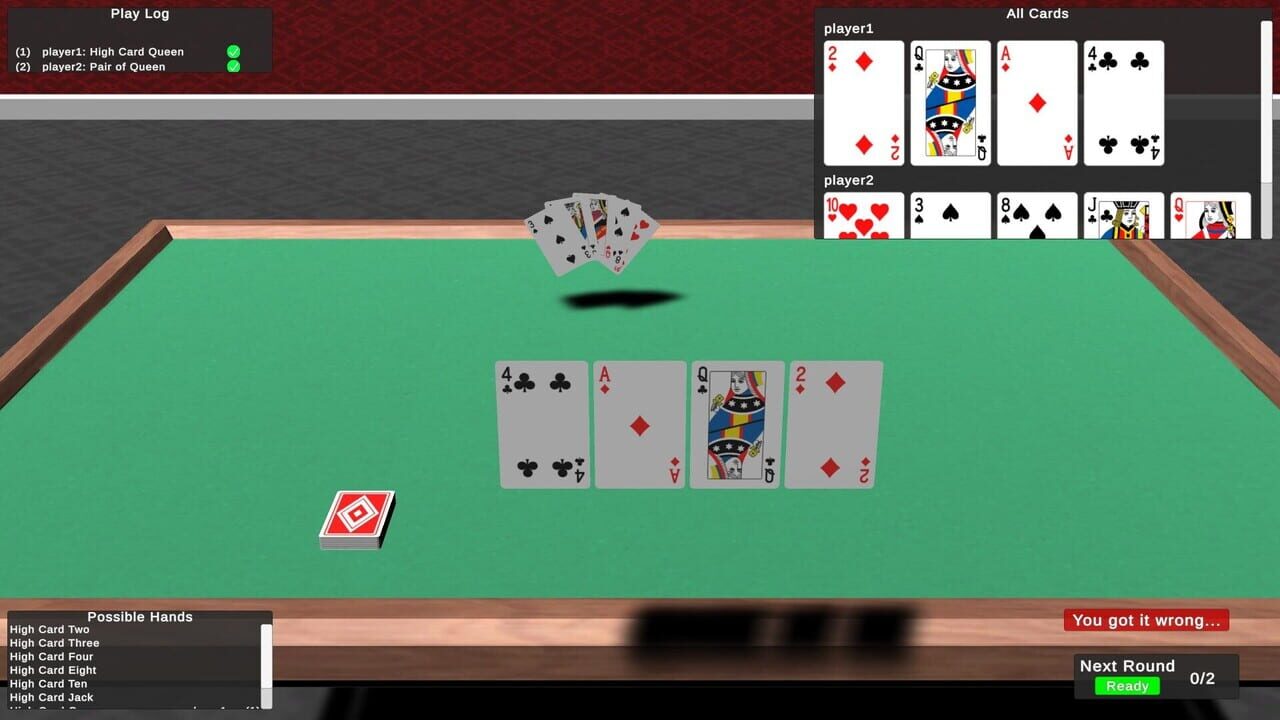
Task: Select 'High Card Eight' from Possible Hands
Action: click(x=55, y=670)
